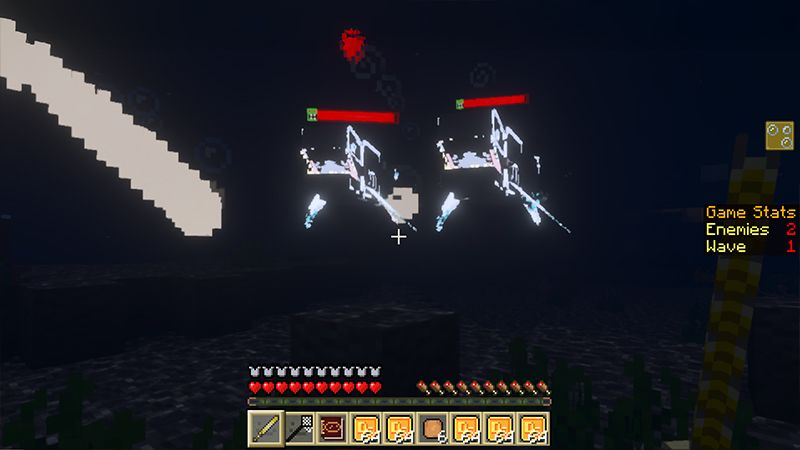Select the golden sword hotbar slot
Image resolution: width=800 pixels, height=450 pixels.
pos(265,428)
